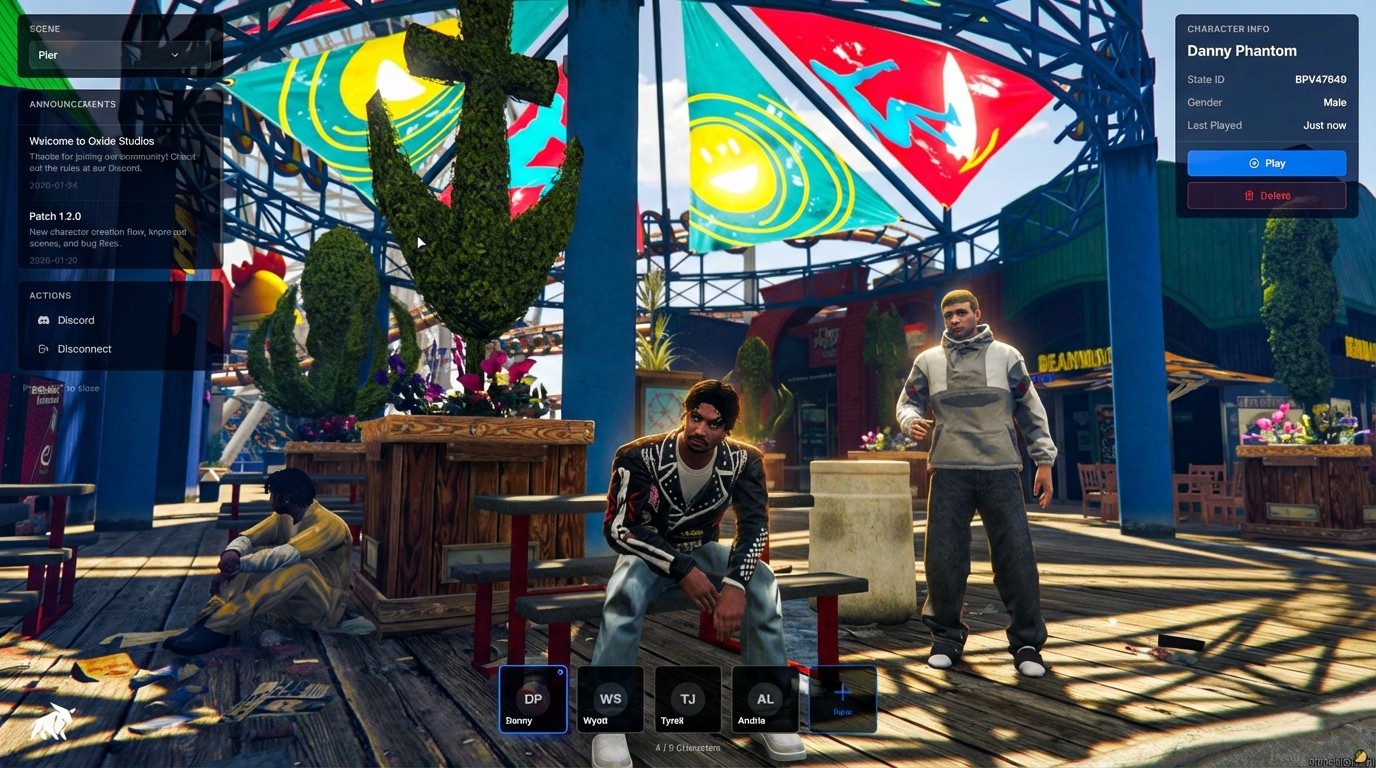Screen dimensions: 1376x768
Task: Create a new character with plus tile
Action: [x=842, y=699]
